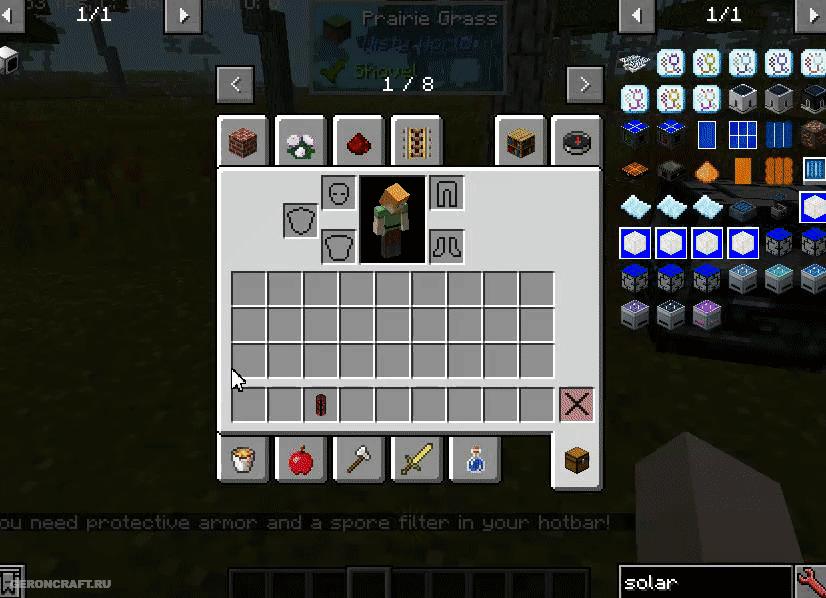
Task: Open the Foodstuffs apple tab
Action: pyautogui.click(x=301, y=460)
